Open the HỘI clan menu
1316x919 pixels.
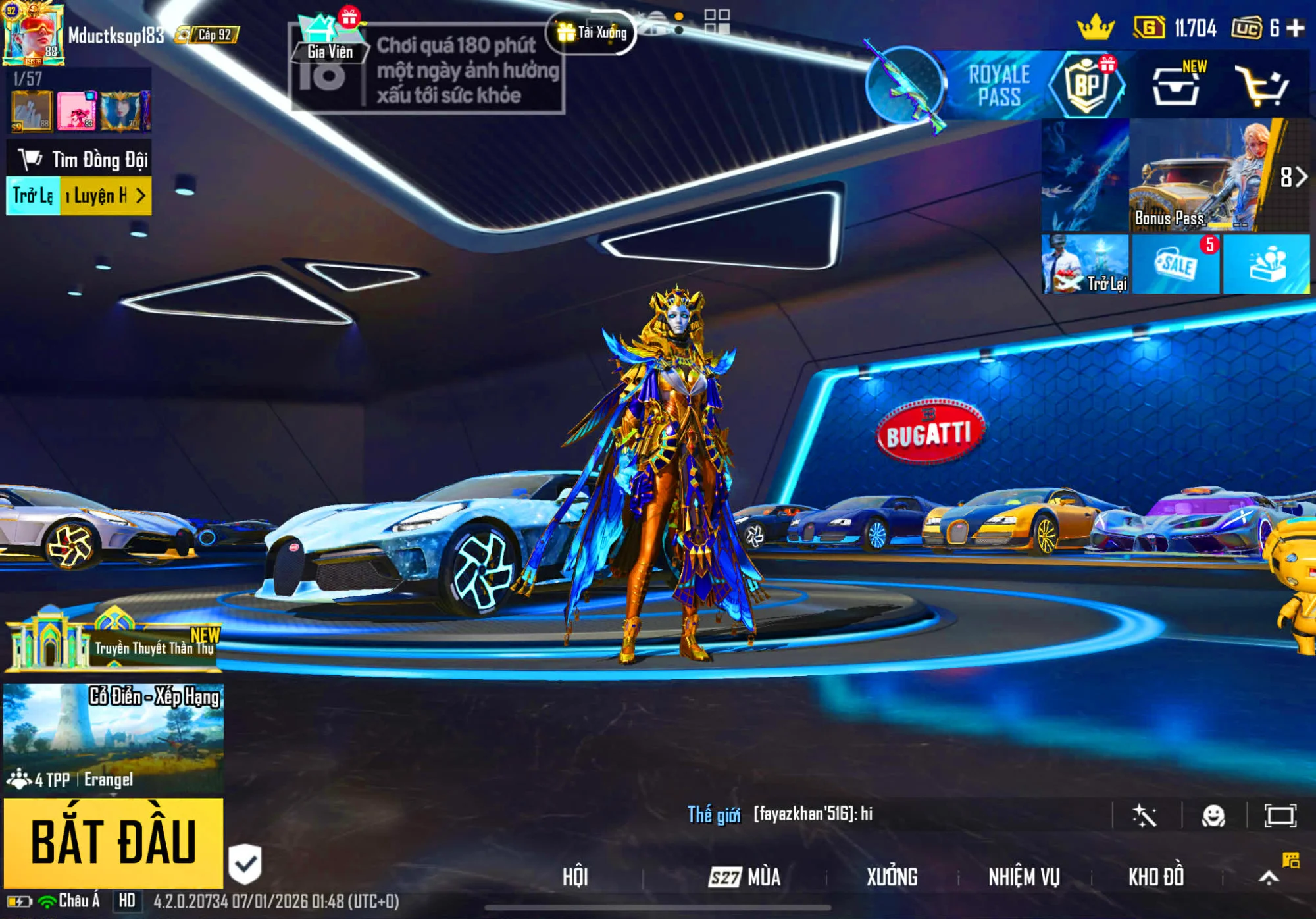tap(575, 877)
